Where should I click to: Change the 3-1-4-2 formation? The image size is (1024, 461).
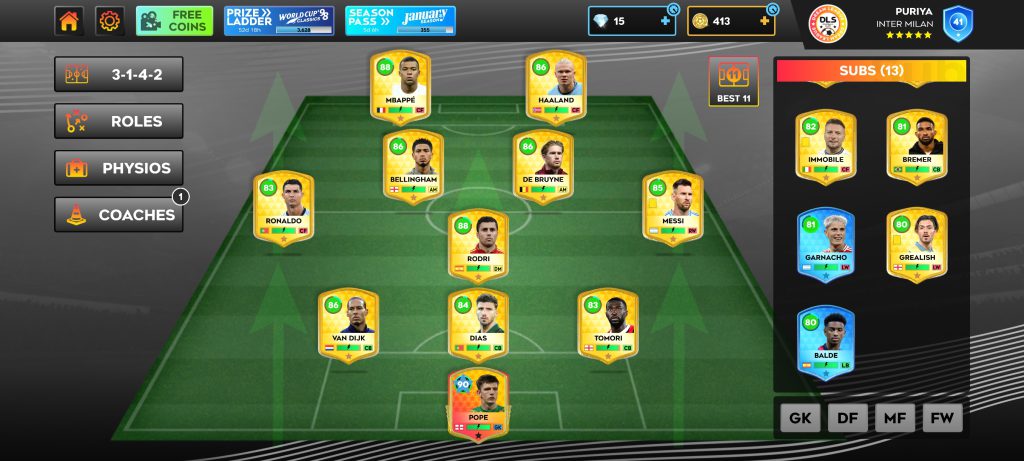click(119, 75)
